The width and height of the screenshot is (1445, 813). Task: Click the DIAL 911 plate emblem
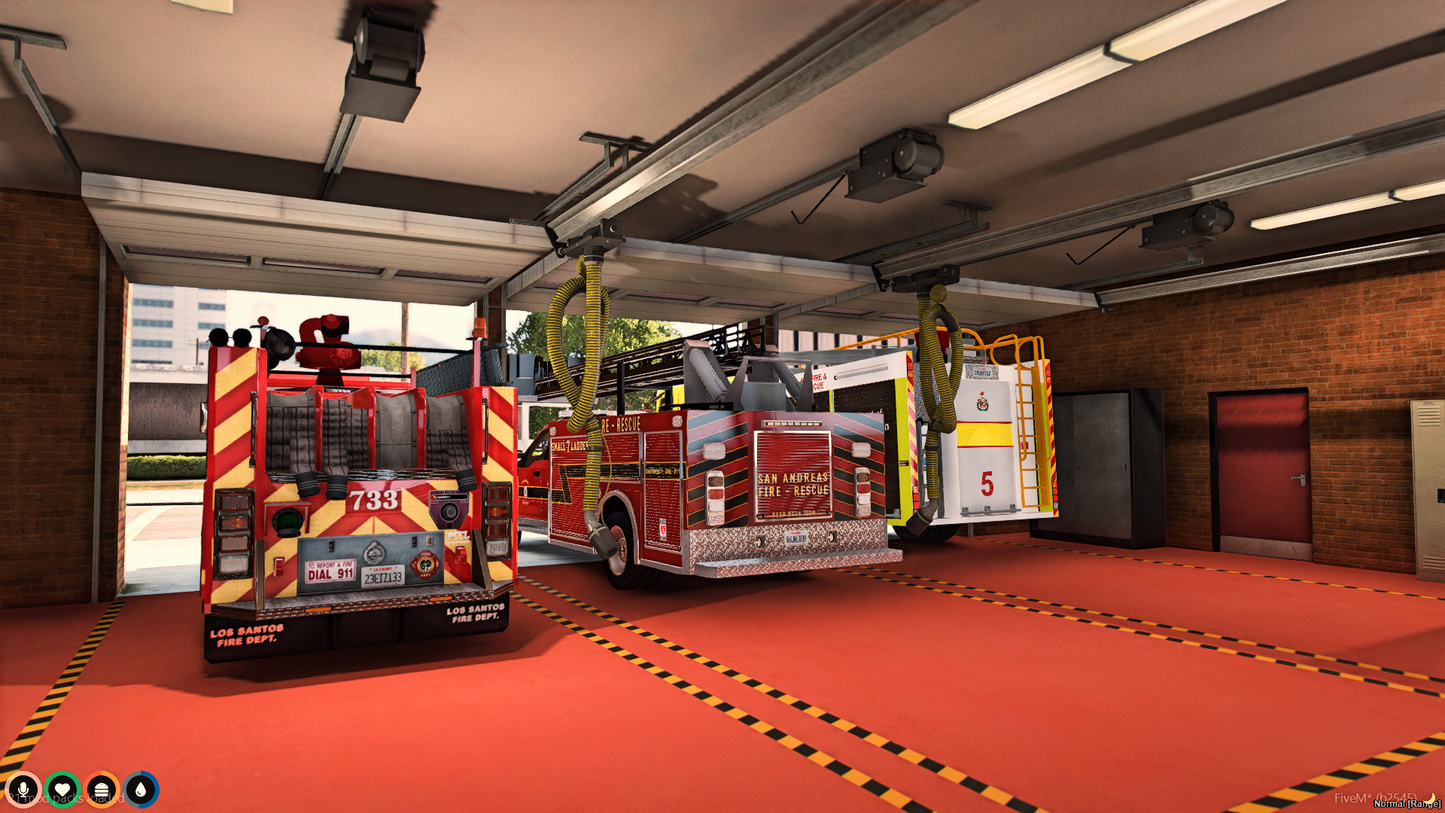[x=330, y=572]
